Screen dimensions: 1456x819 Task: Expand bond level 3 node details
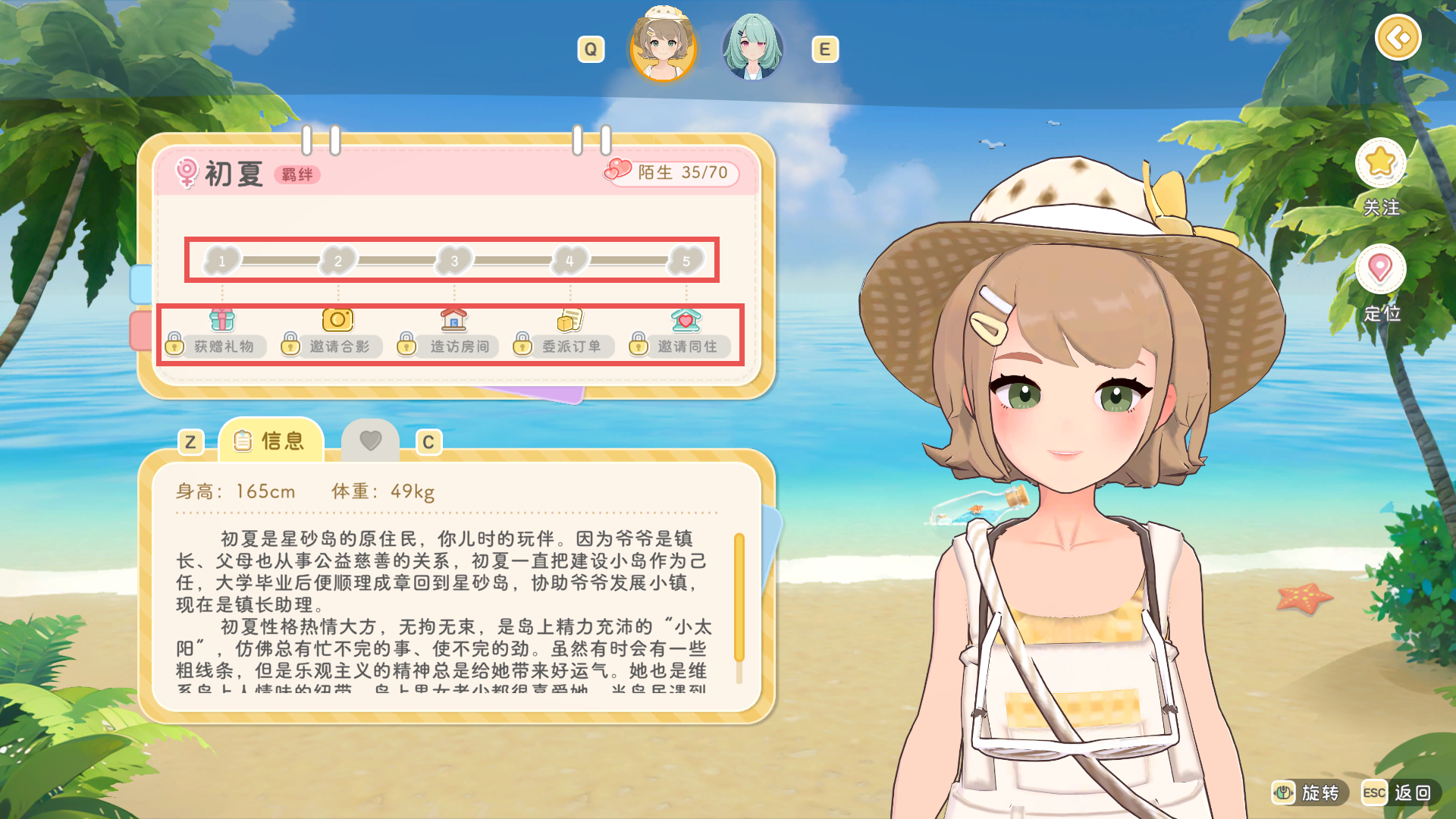(453, 260)
